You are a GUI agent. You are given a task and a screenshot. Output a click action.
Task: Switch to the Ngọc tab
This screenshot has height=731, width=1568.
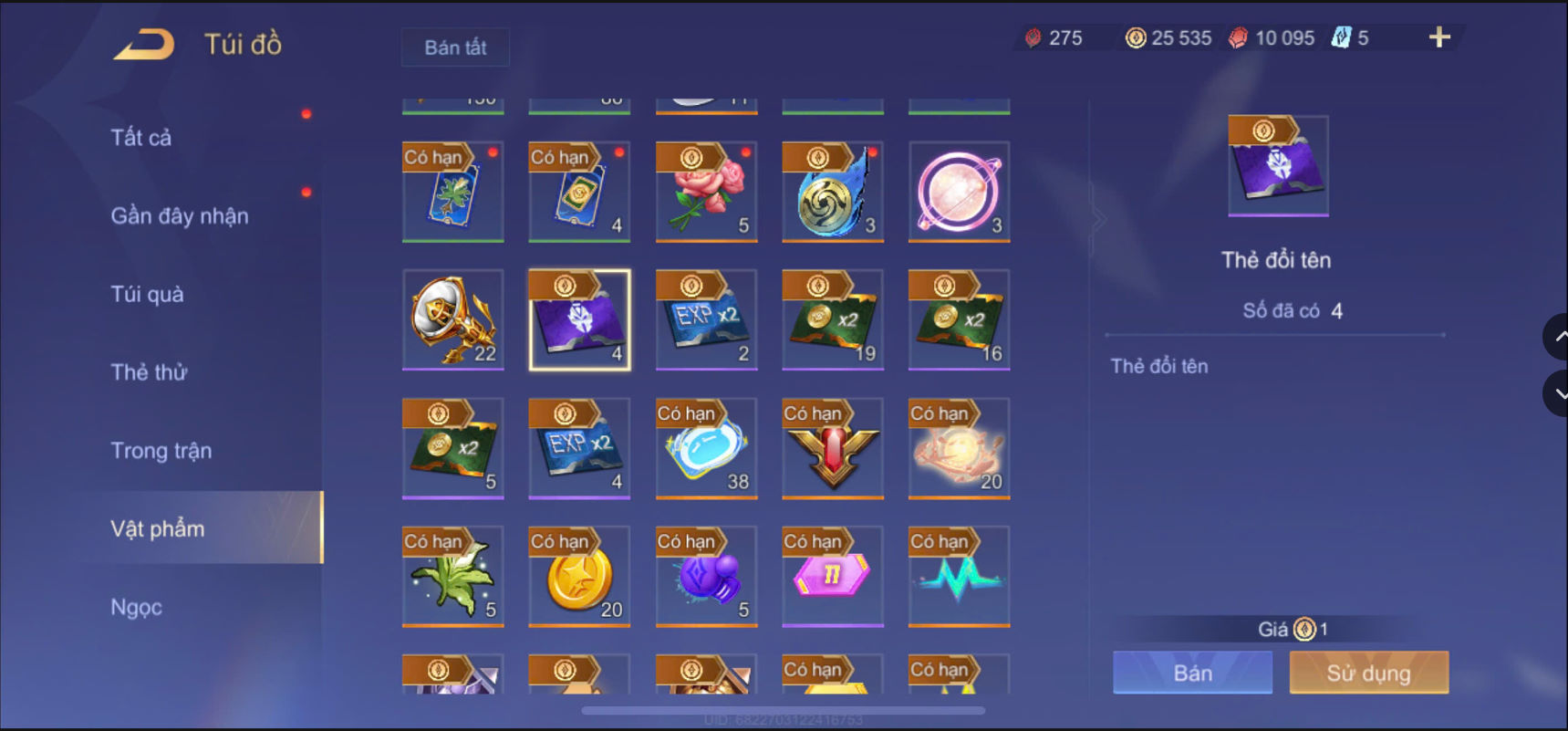(135, 606)
